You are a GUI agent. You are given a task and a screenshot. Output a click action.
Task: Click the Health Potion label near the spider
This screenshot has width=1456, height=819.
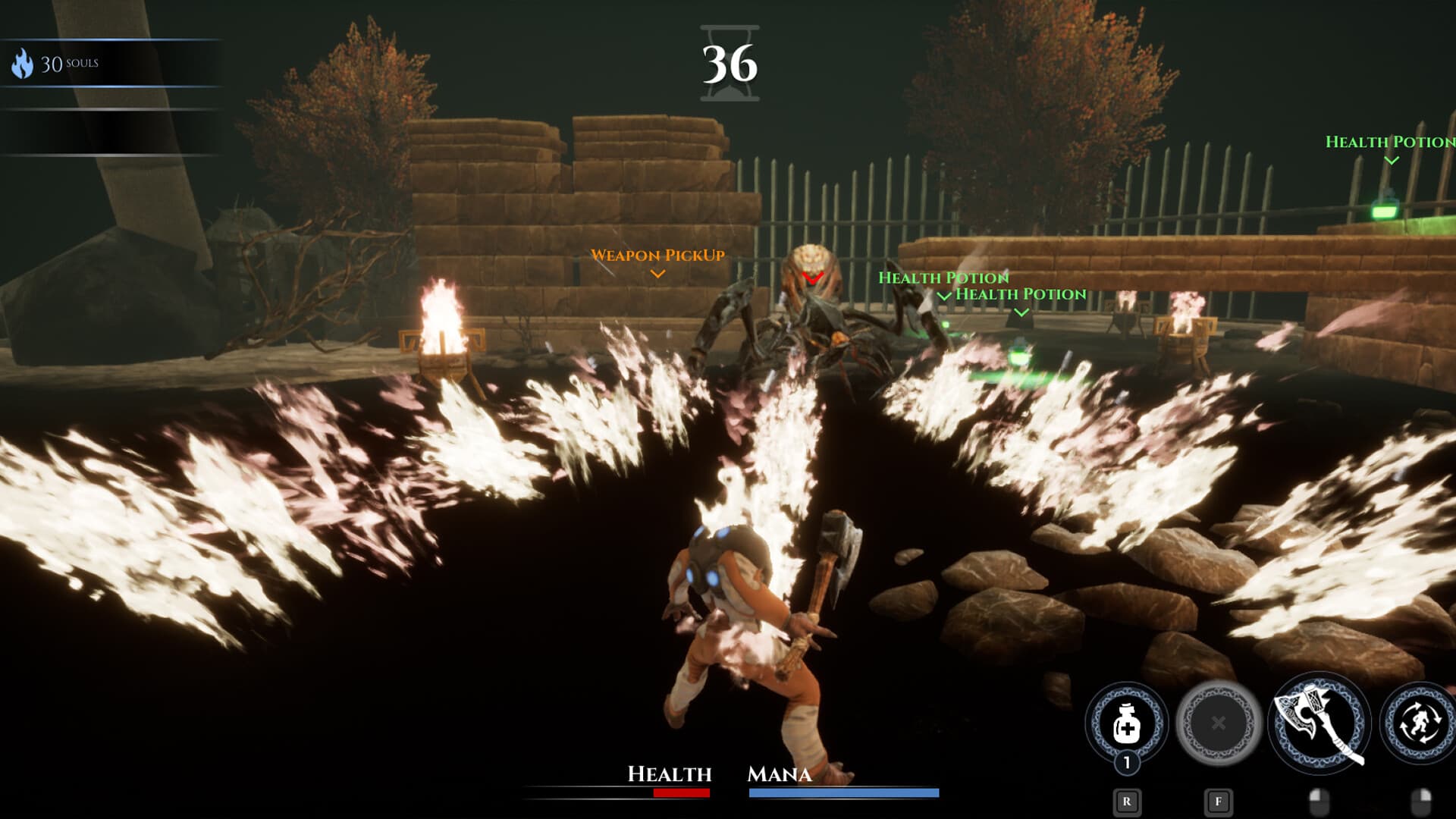(944, 278)
